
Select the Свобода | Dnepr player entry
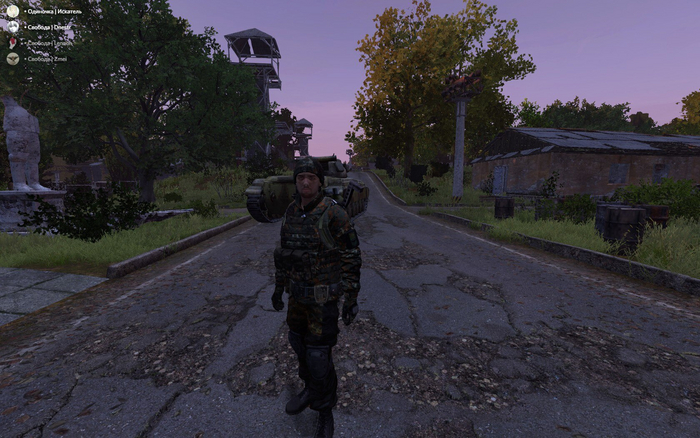(x=48, y=27)
